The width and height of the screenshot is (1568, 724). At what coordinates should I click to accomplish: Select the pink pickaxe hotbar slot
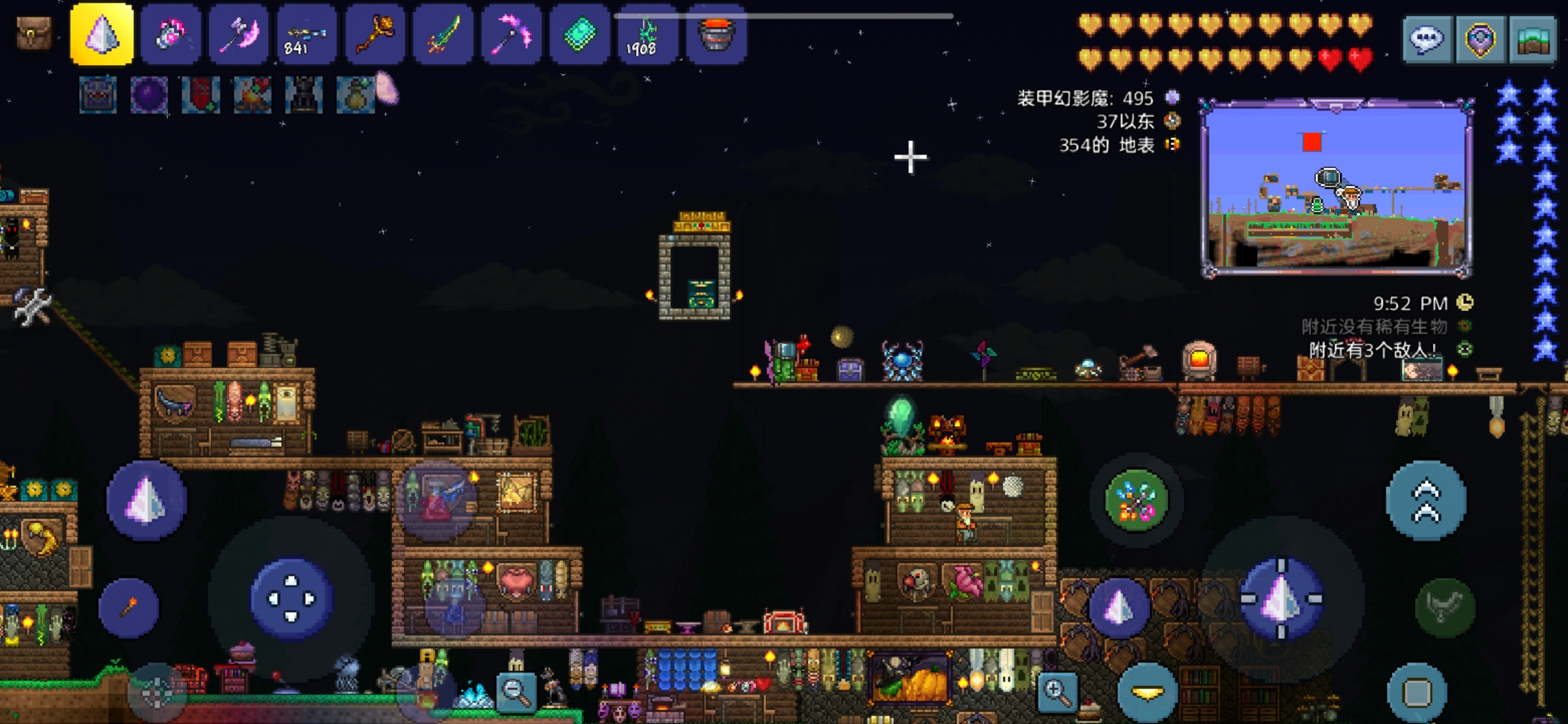click(511, 35)
